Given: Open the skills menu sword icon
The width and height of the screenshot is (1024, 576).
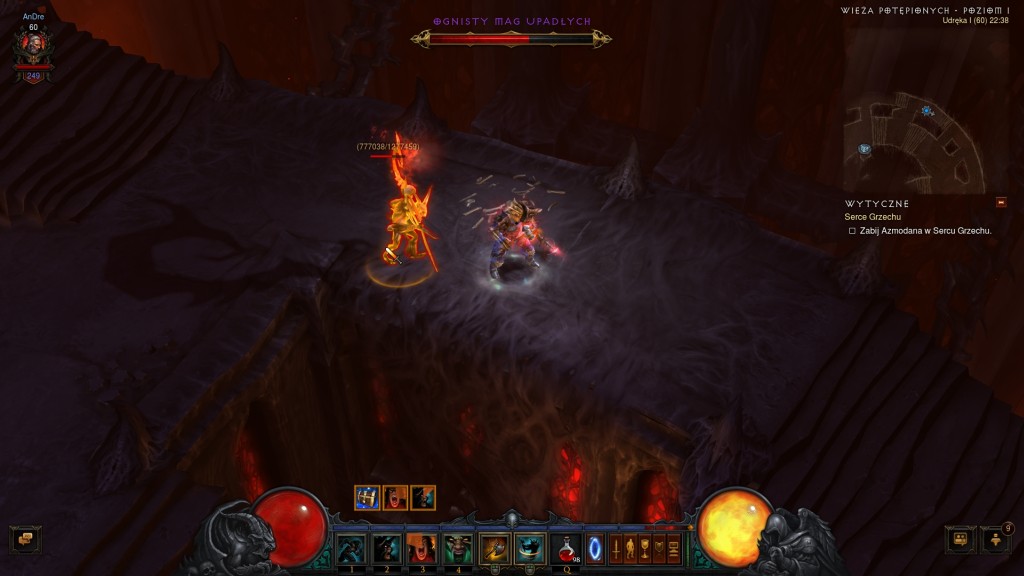Looking at the screenshot, I should point(615,548).
